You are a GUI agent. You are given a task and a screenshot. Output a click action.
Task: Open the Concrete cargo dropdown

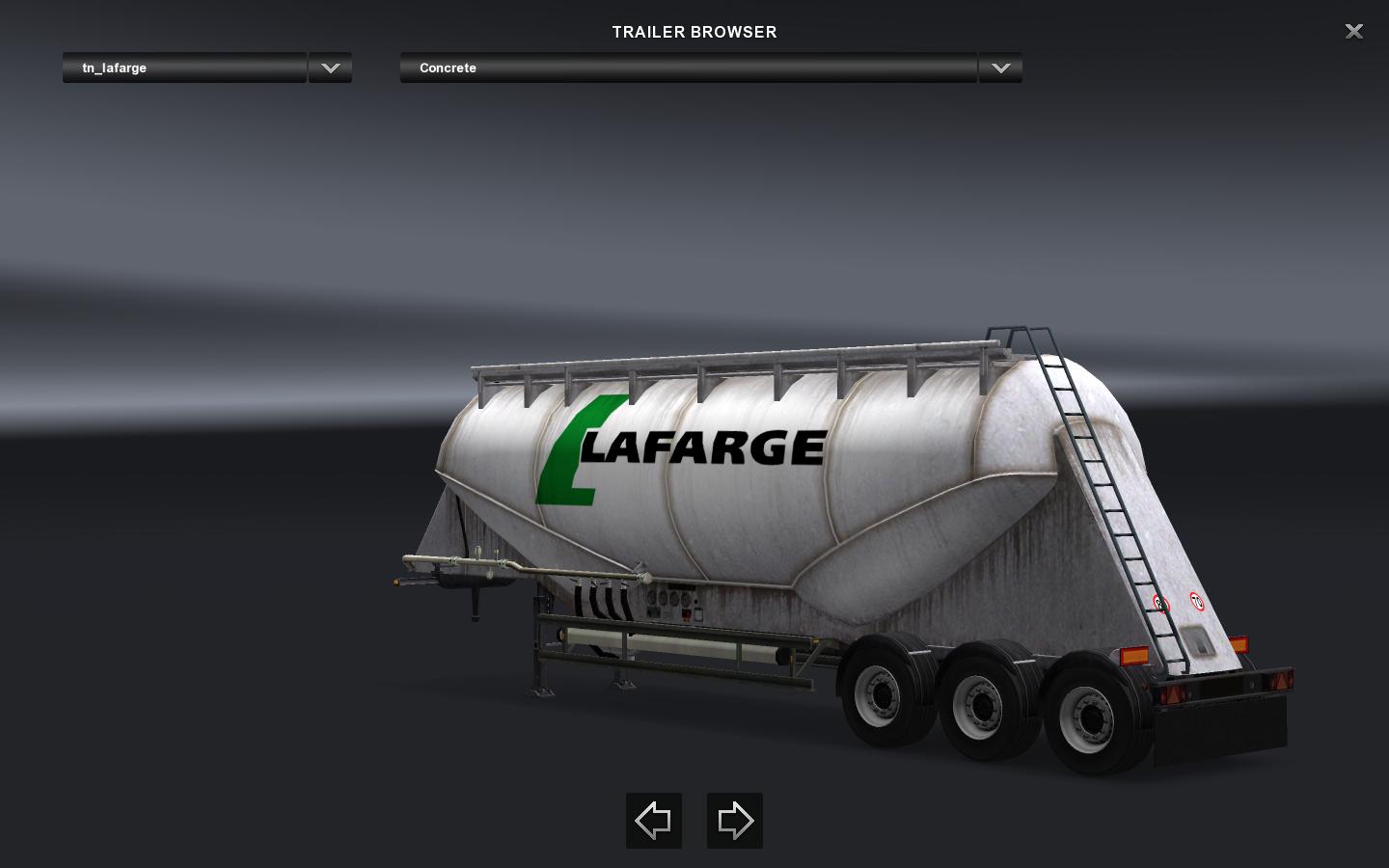pyautogui.click(x=688, y=68)
